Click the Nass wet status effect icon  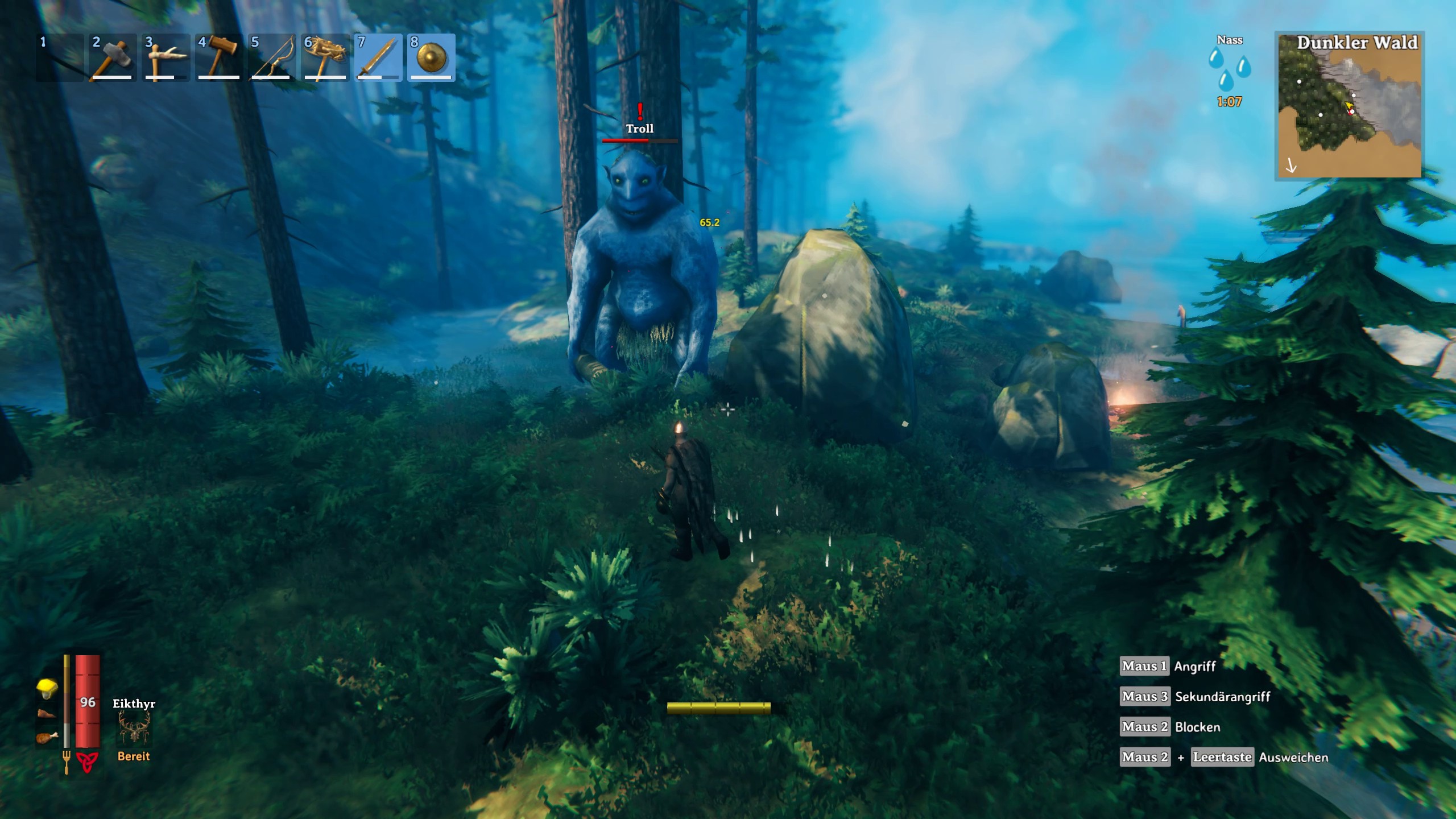pyautogui.click(x=1229, y=69)
